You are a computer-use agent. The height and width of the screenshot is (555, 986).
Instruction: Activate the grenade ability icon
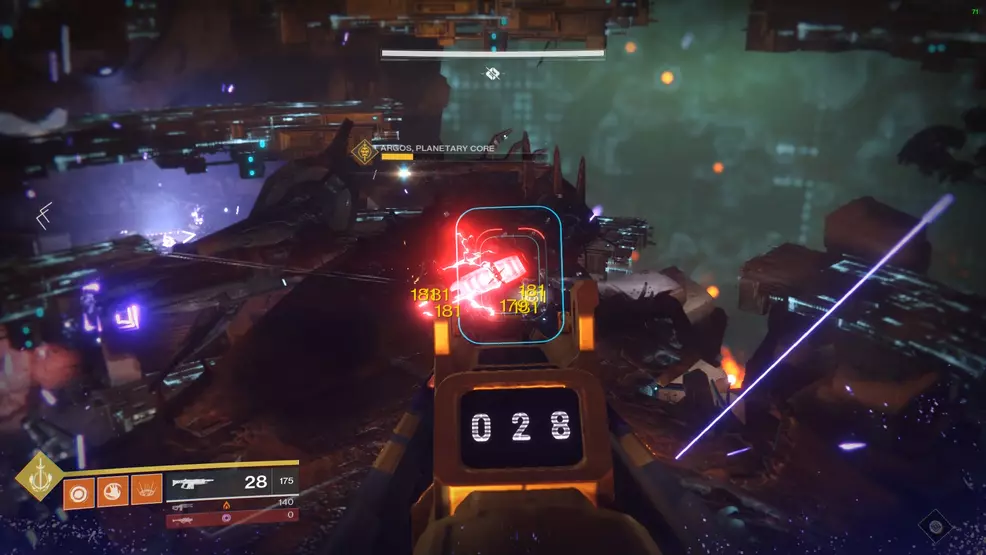[x=79, y=492]
